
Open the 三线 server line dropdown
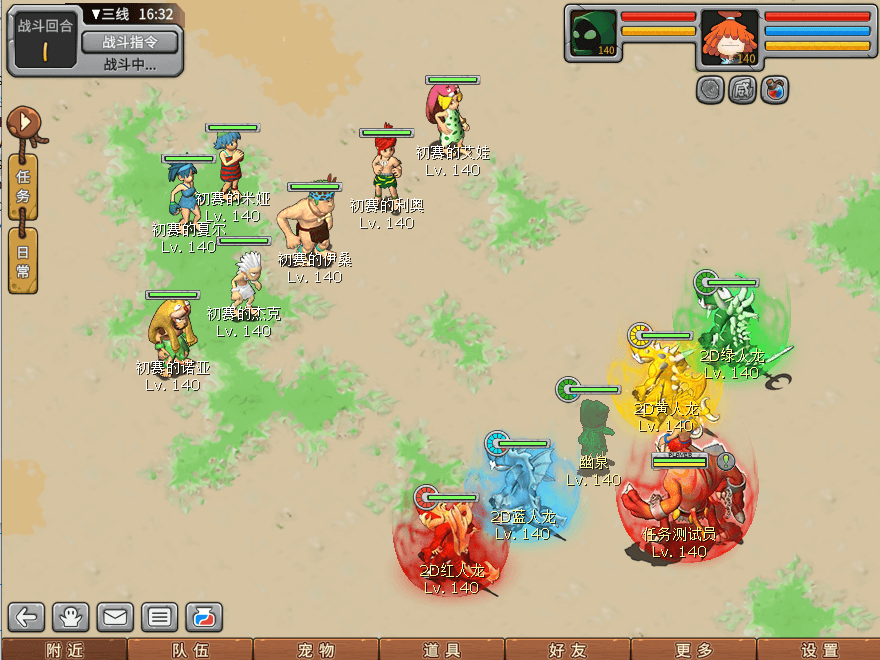point(109,14)
